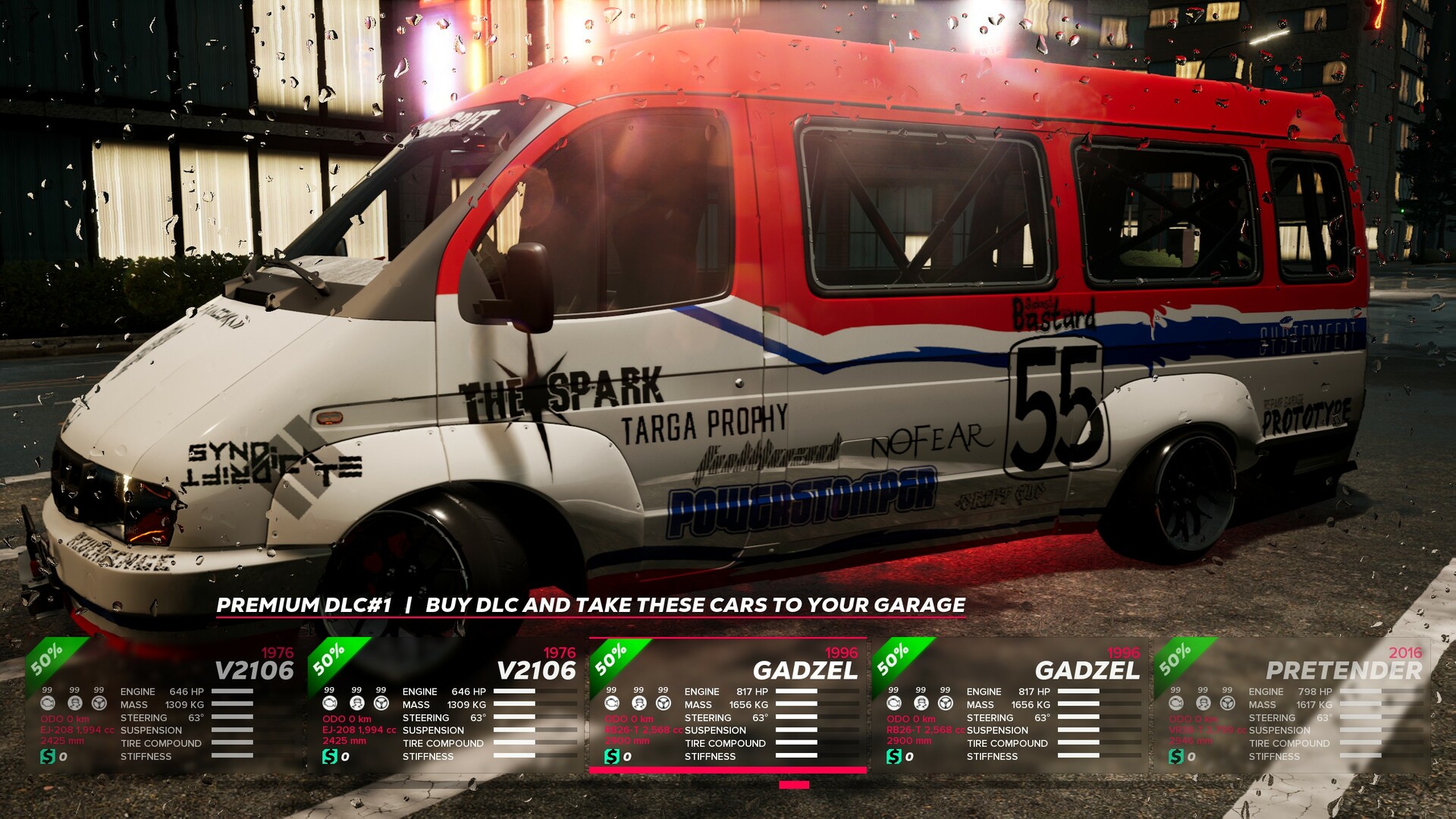Select the driver helmet icon on the first V2106 card
The width and height of the screenshot is (1456, 819).
pos(74,704)
